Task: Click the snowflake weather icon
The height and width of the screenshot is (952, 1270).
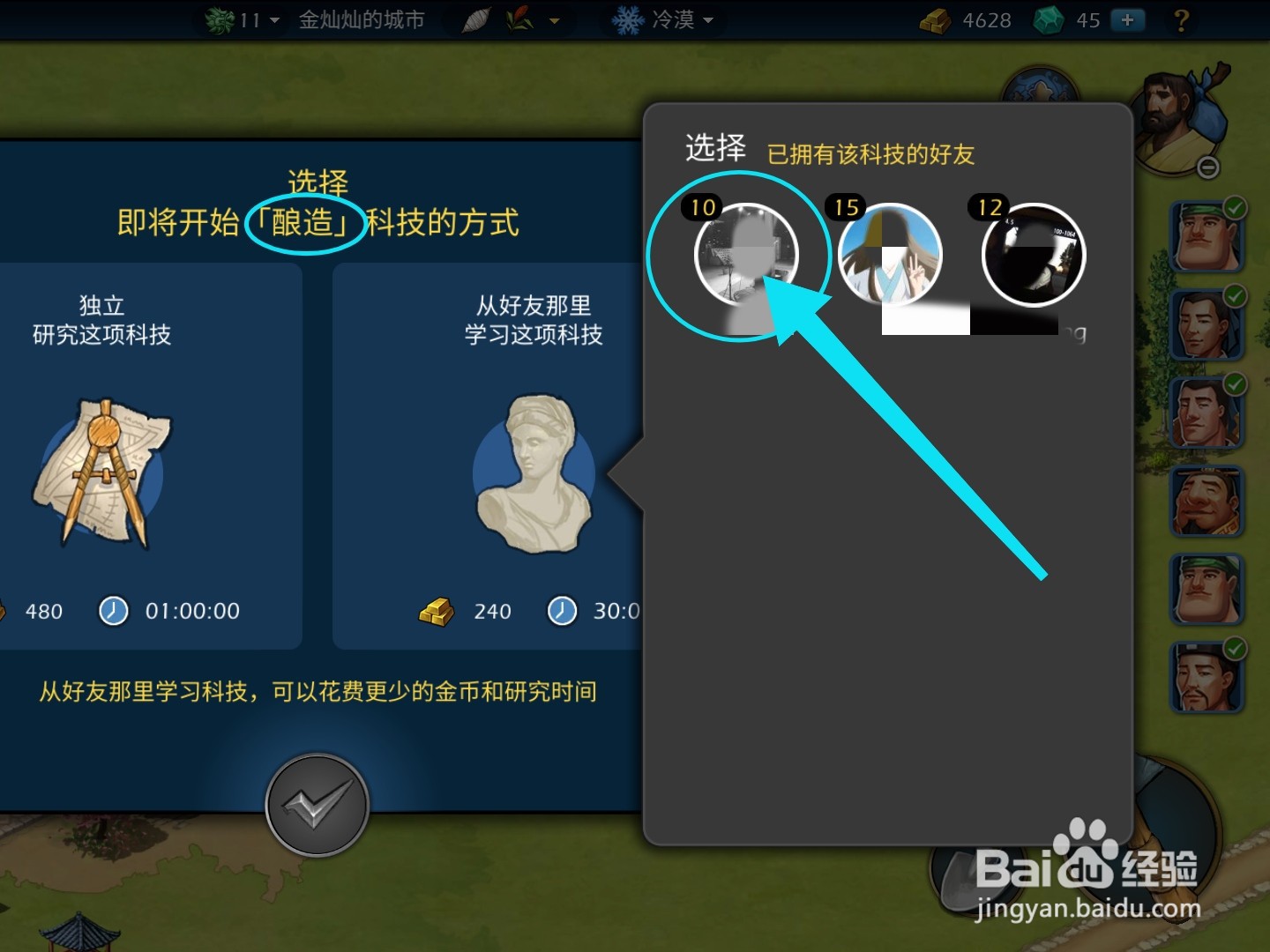Action: (x=626, y=18)
